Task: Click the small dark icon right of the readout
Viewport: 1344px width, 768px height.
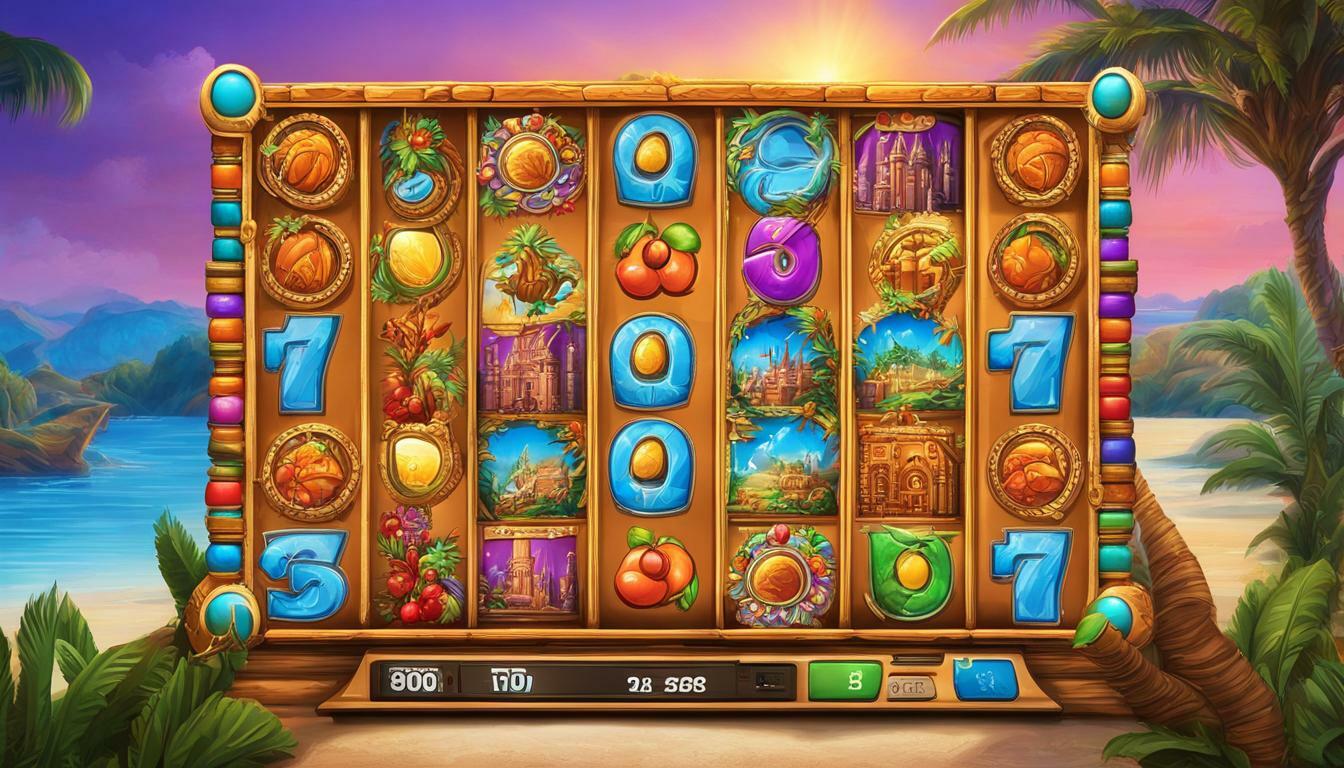Action: coord(767,681)
